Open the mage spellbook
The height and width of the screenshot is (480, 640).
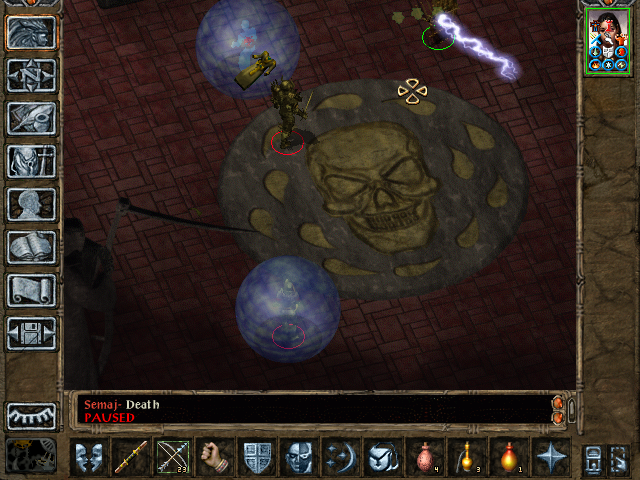32,247
